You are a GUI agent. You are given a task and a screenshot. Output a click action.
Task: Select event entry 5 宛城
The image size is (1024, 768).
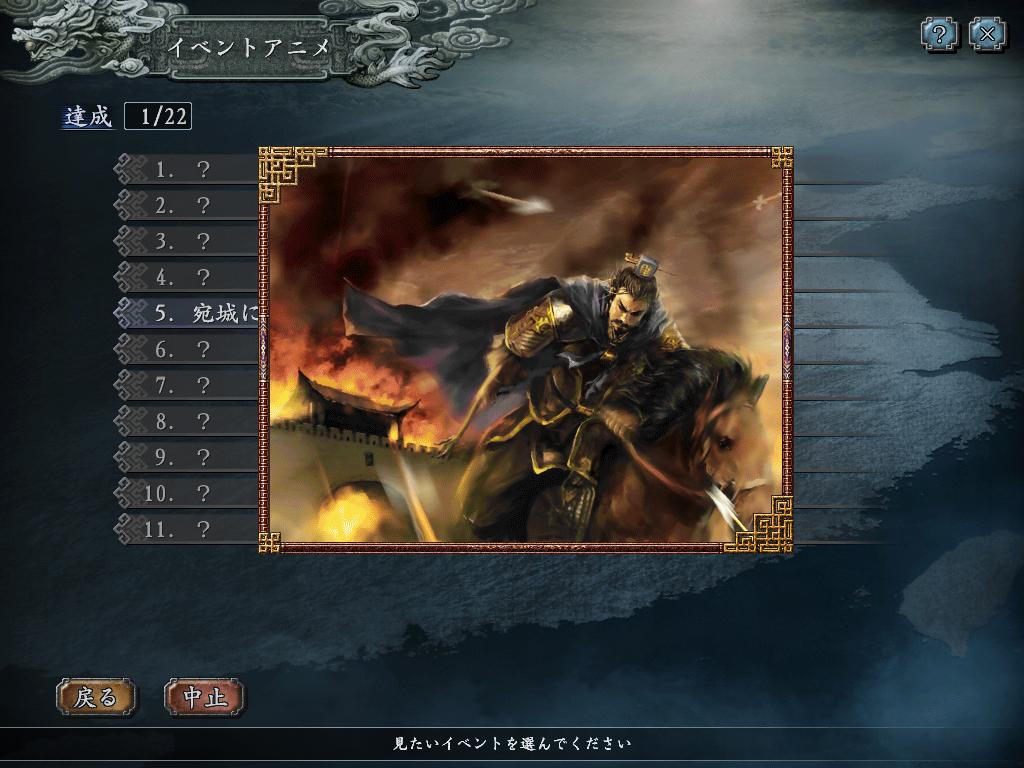200,313
